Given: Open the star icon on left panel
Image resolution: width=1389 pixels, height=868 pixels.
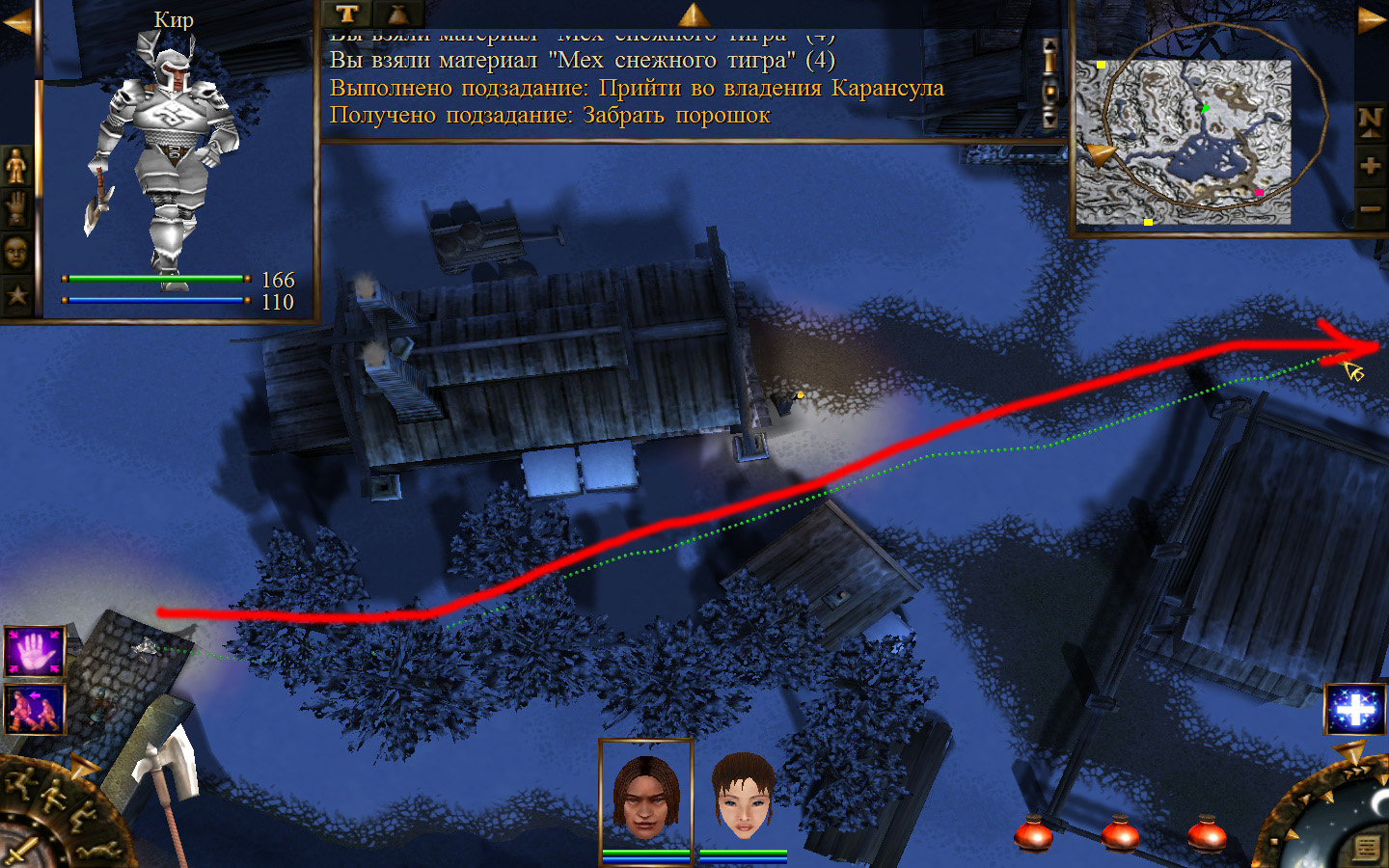Looking at the screenshot, I should (16, 294).
